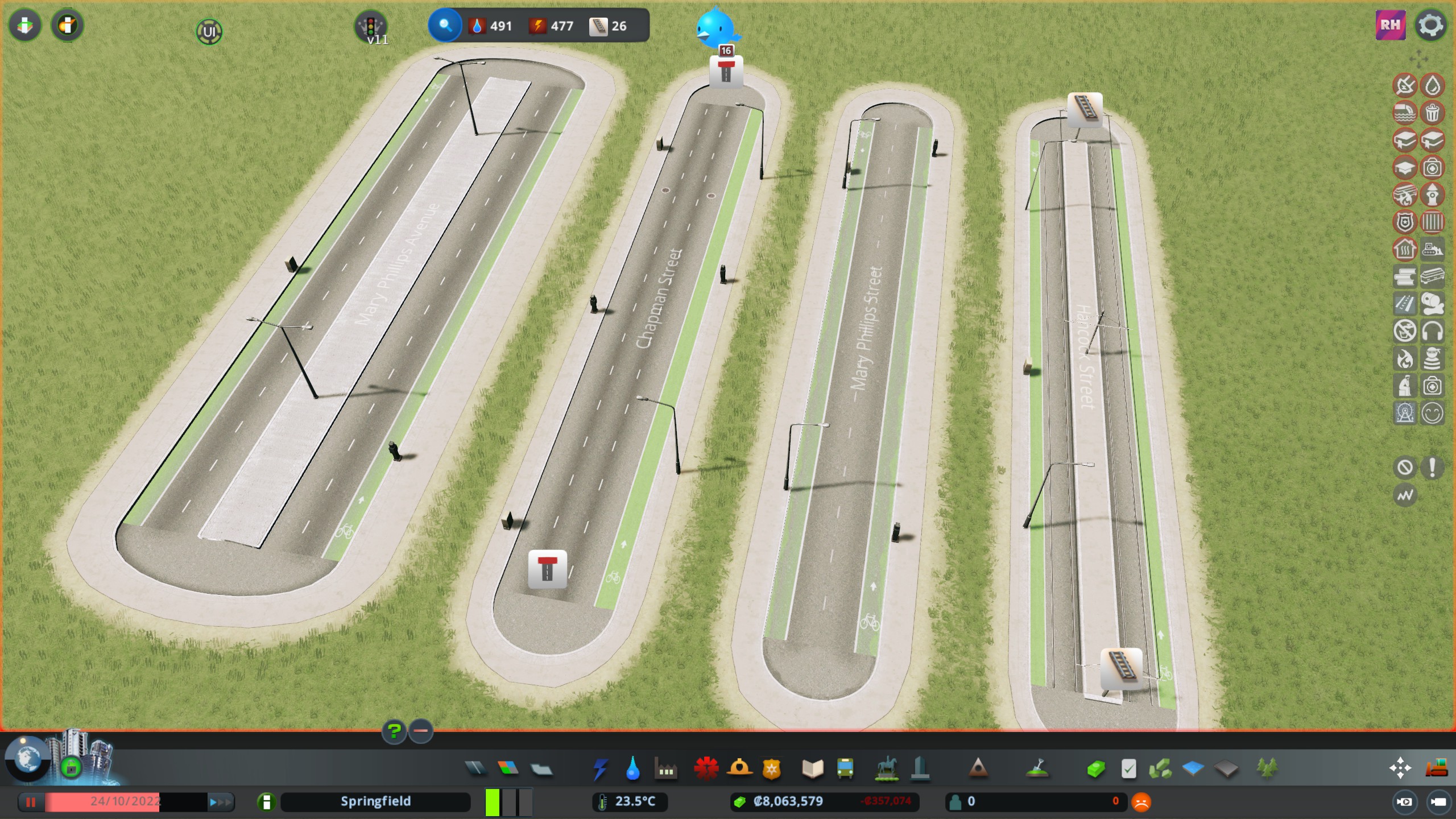Image resolution: width=1456 pixels, height=819 pixels.
Task: Click the Springfield city name
Action: click(375, 801)
